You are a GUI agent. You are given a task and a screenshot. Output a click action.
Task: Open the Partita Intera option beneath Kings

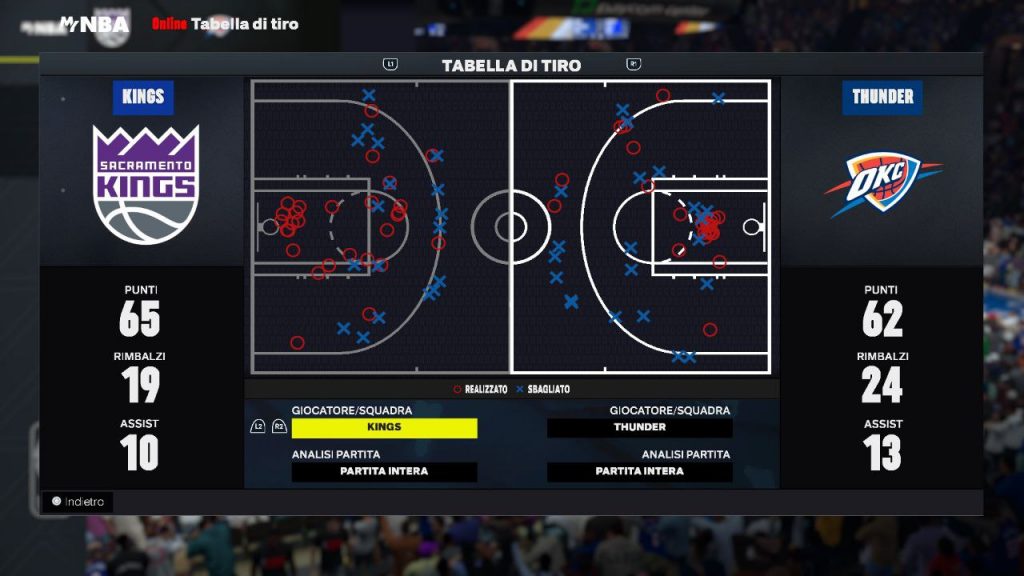click(384, 472)
